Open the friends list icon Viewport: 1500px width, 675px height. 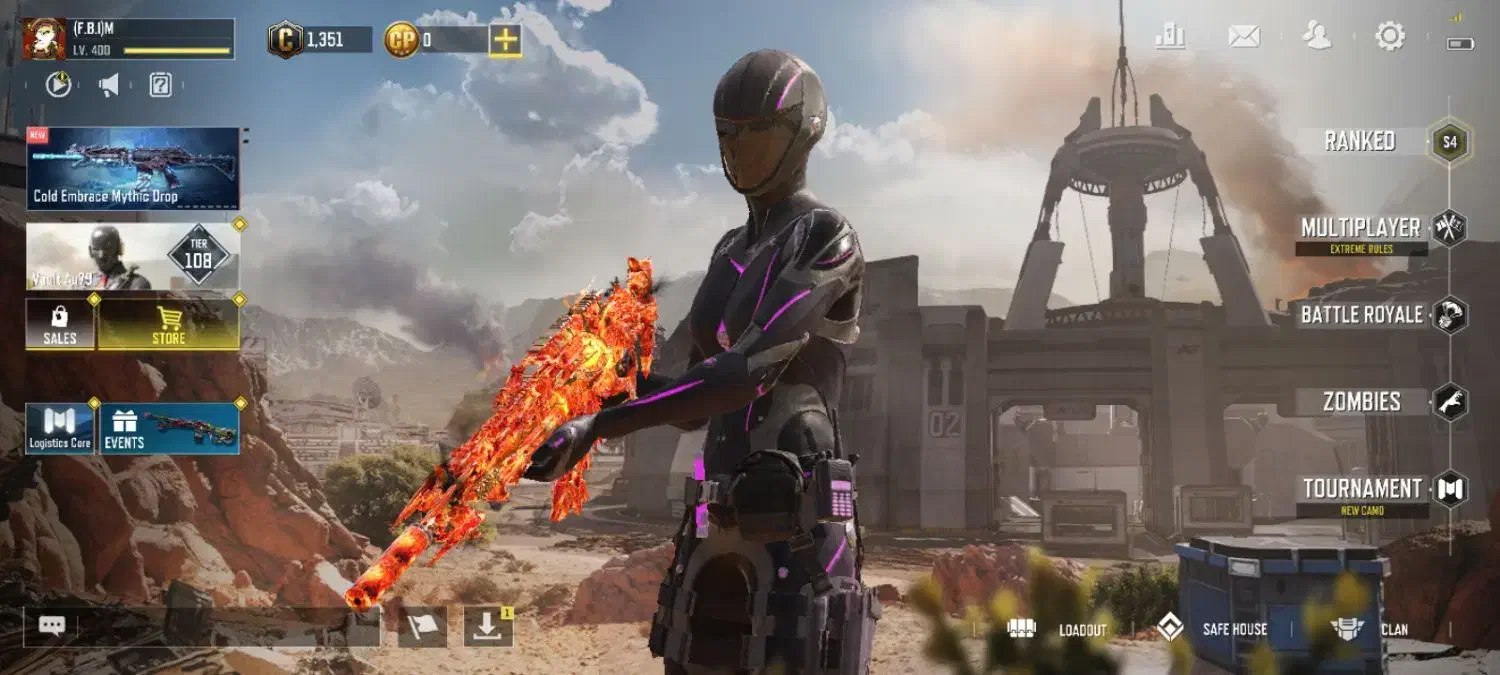point(1317,37)
